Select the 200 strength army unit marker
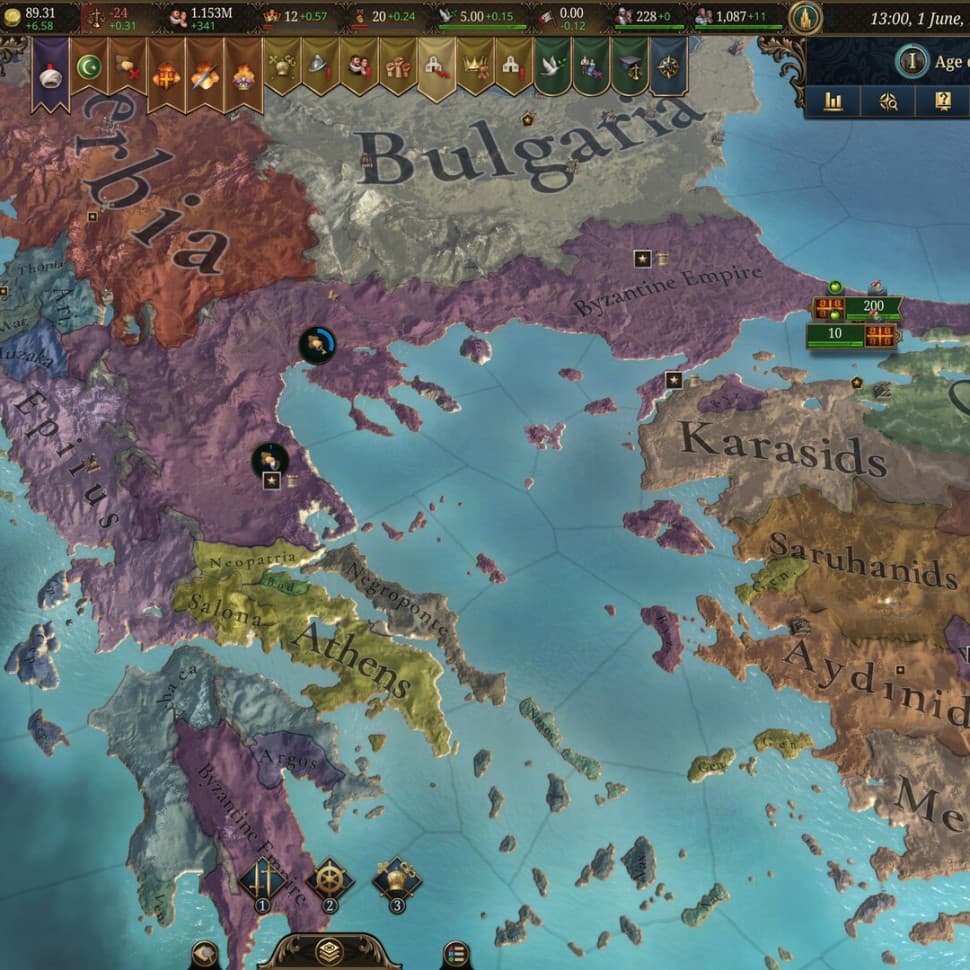Image resolution: width=970 pixels, height=970 pixels. [x=871, y=307]
